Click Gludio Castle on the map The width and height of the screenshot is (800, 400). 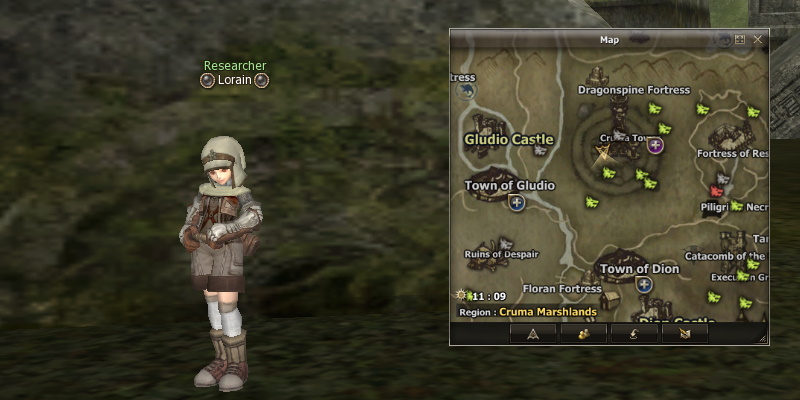click(x=509, y=139)
